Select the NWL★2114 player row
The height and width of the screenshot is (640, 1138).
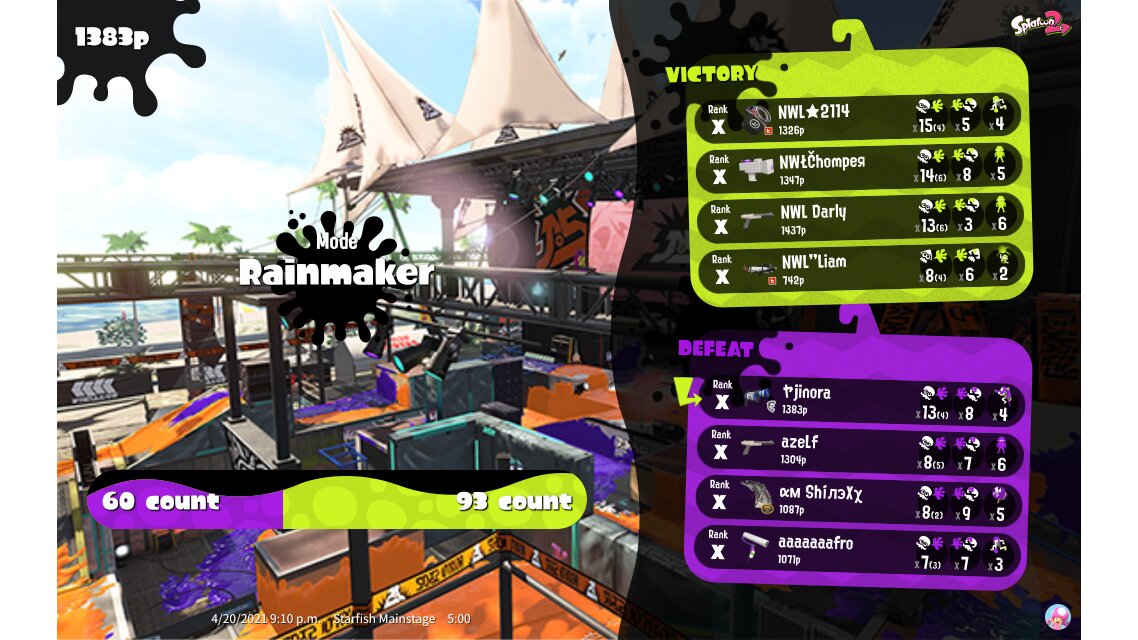pyautogui.click(x=859, y=117)
